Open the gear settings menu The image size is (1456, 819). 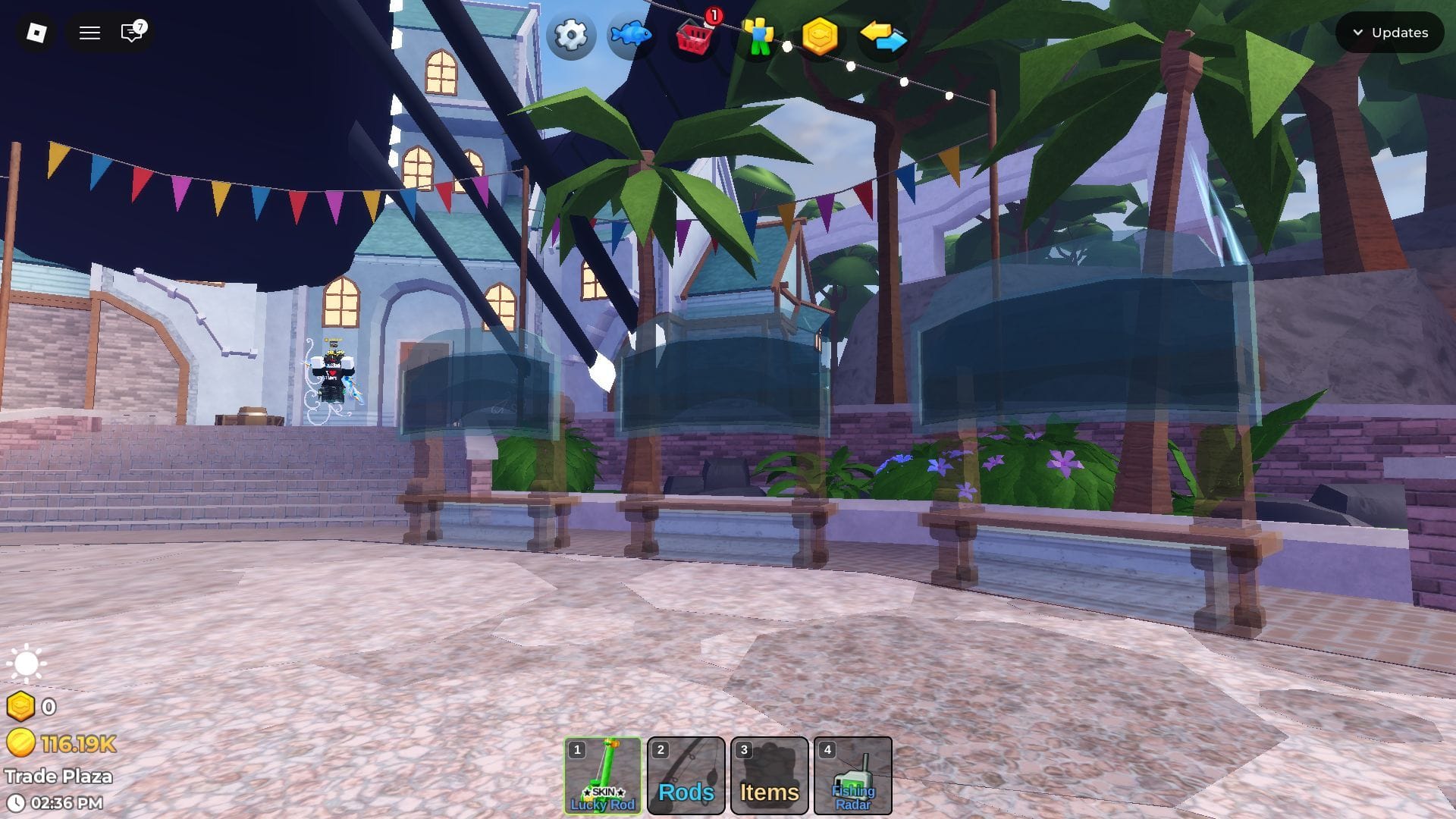click(570, 36)
